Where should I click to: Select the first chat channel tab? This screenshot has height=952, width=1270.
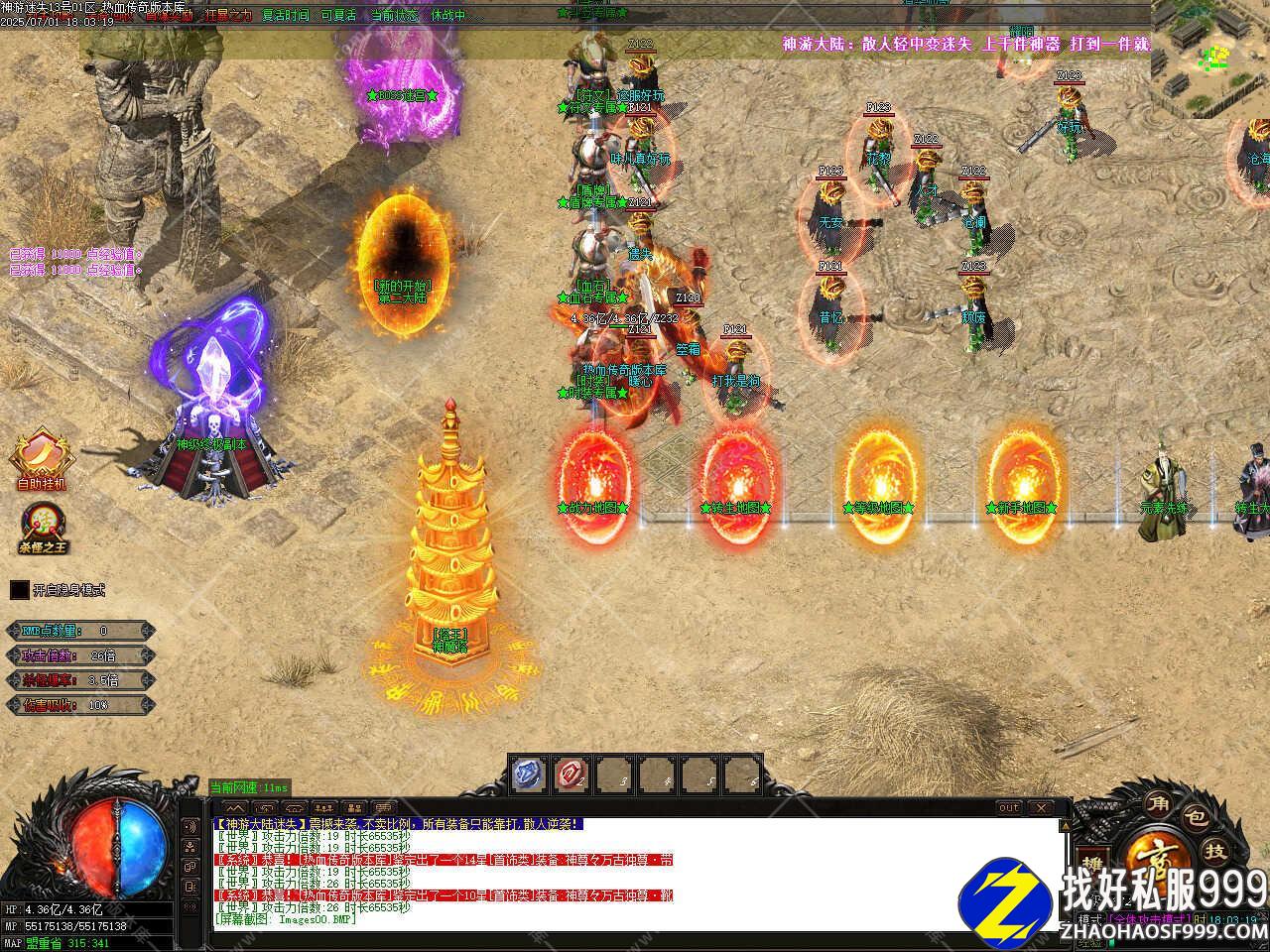click(x=235, y=808)
